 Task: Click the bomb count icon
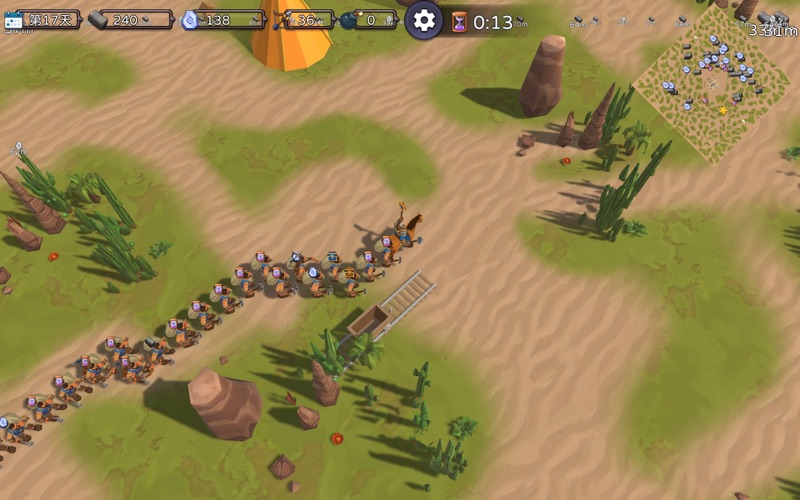pos(348,20)
